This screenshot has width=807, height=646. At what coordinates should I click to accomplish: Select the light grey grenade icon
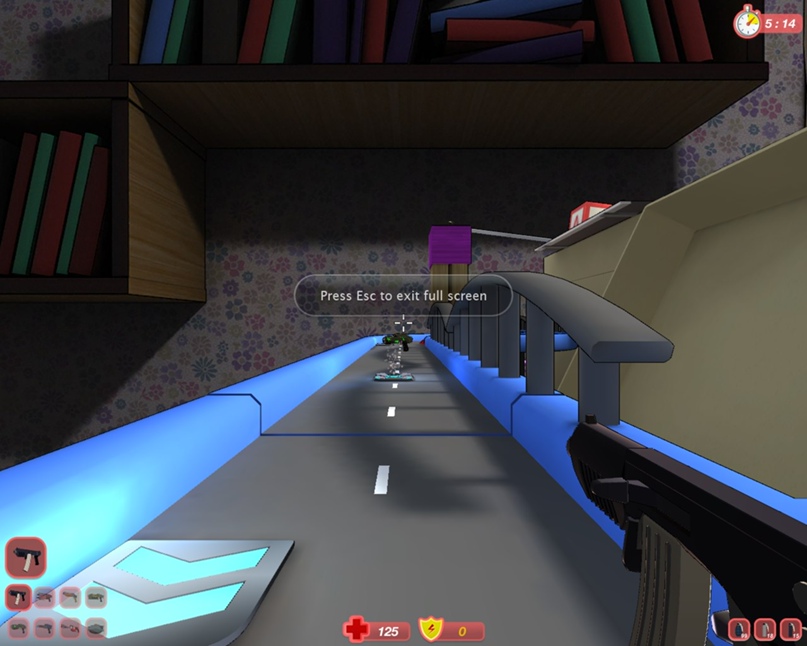(x=766, y=630)
